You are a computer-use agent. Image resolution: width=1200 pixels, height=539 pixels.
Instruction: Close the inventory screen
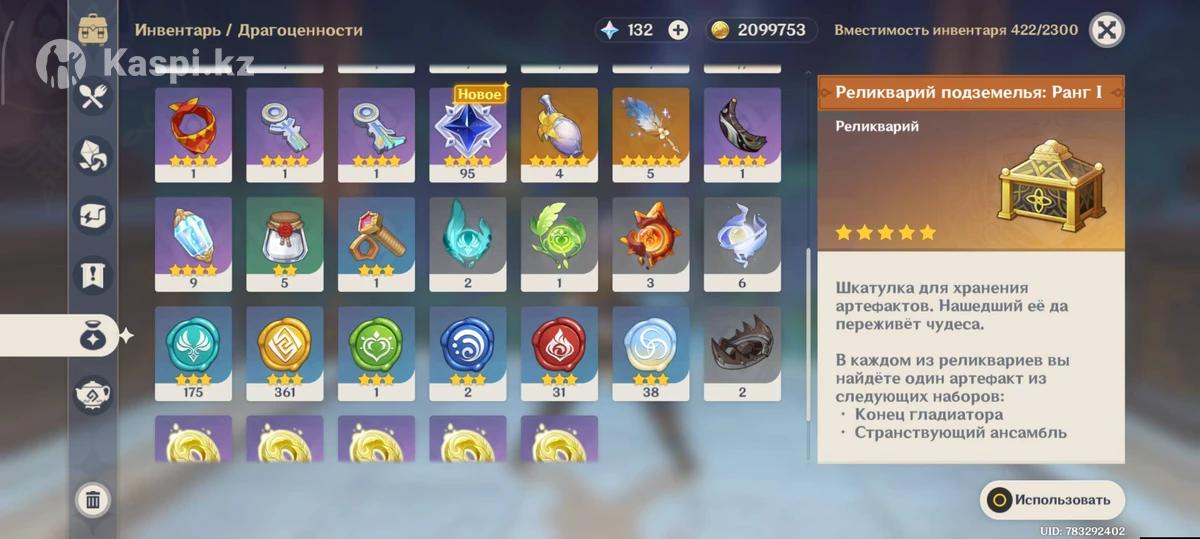click(x=1105, y=30)
